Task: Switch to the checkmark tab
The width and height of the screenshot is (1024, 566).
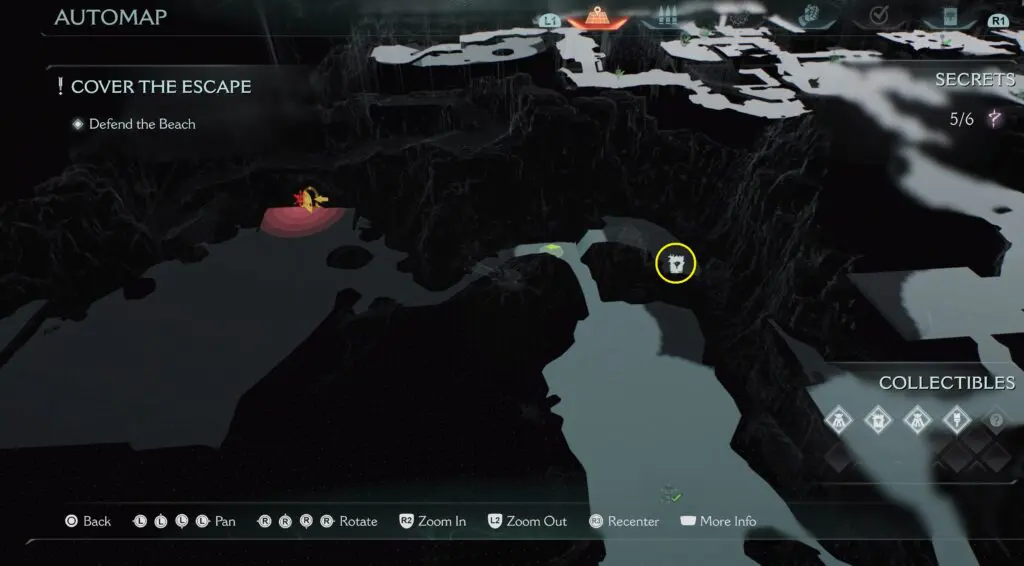Action: (x=878, y=17)
